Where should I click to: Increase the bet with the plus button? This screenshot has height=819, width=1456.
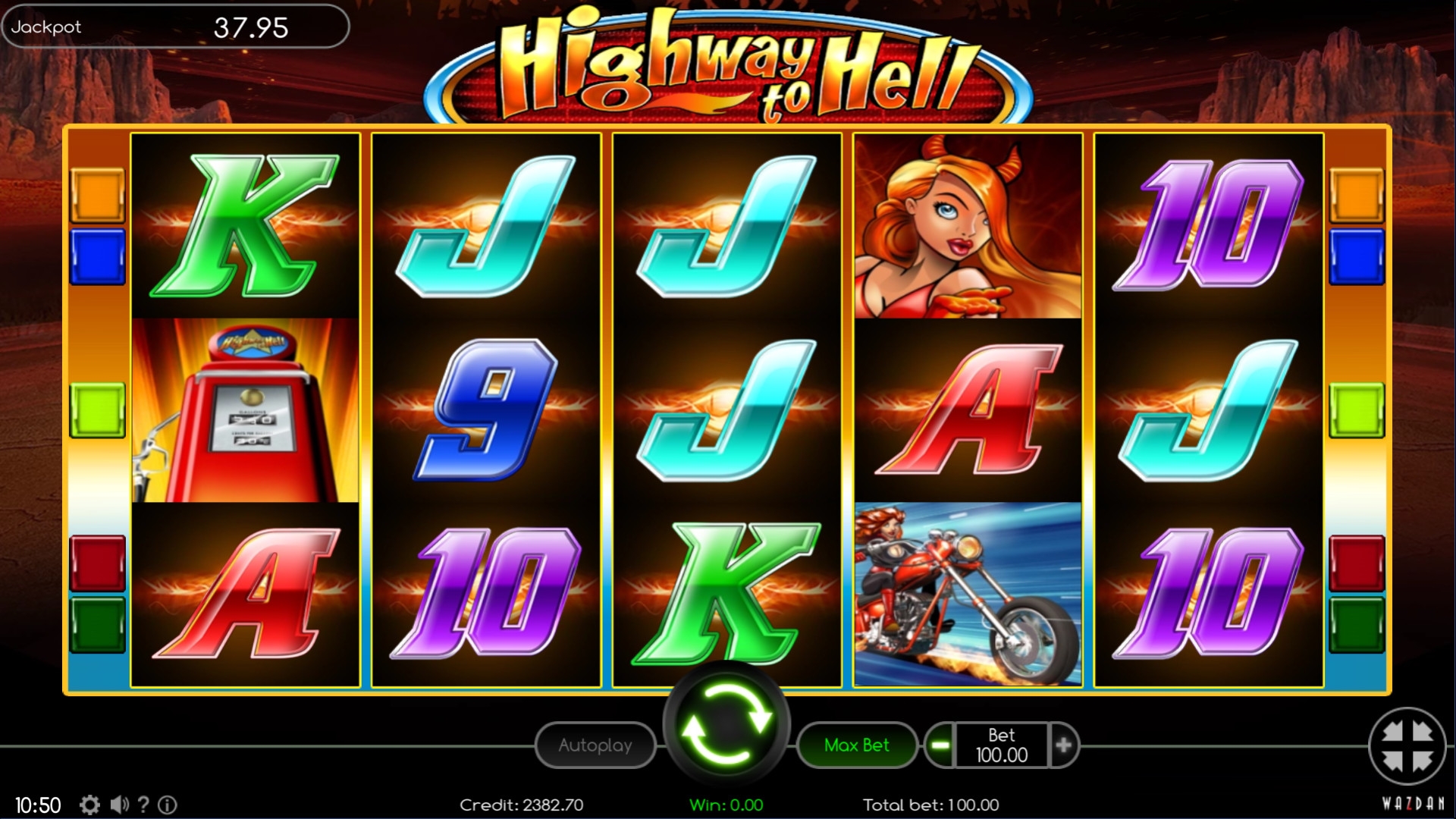pos(1063,745)
